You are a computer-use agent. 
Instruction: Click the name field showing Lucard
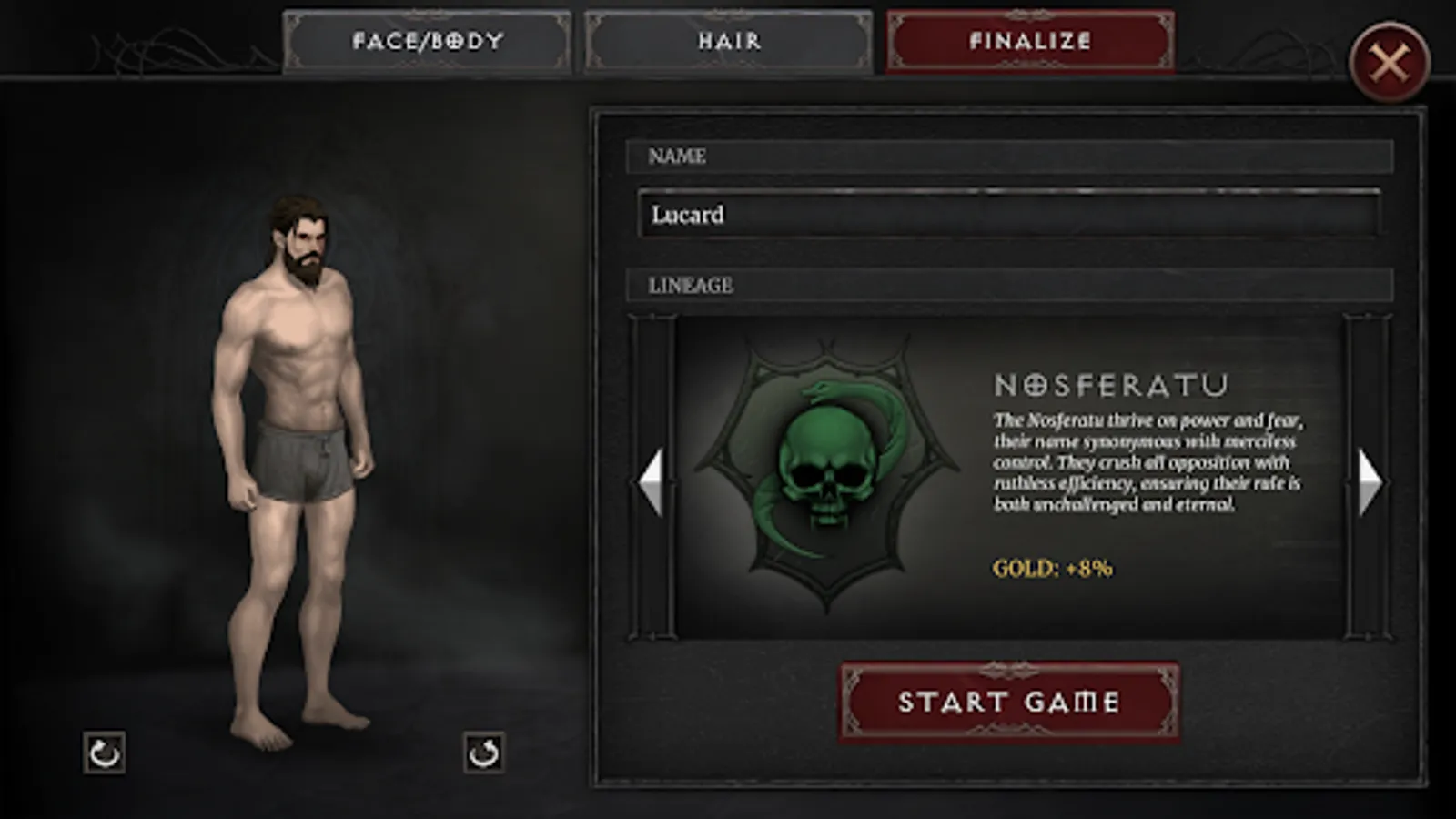point(1008,216)
